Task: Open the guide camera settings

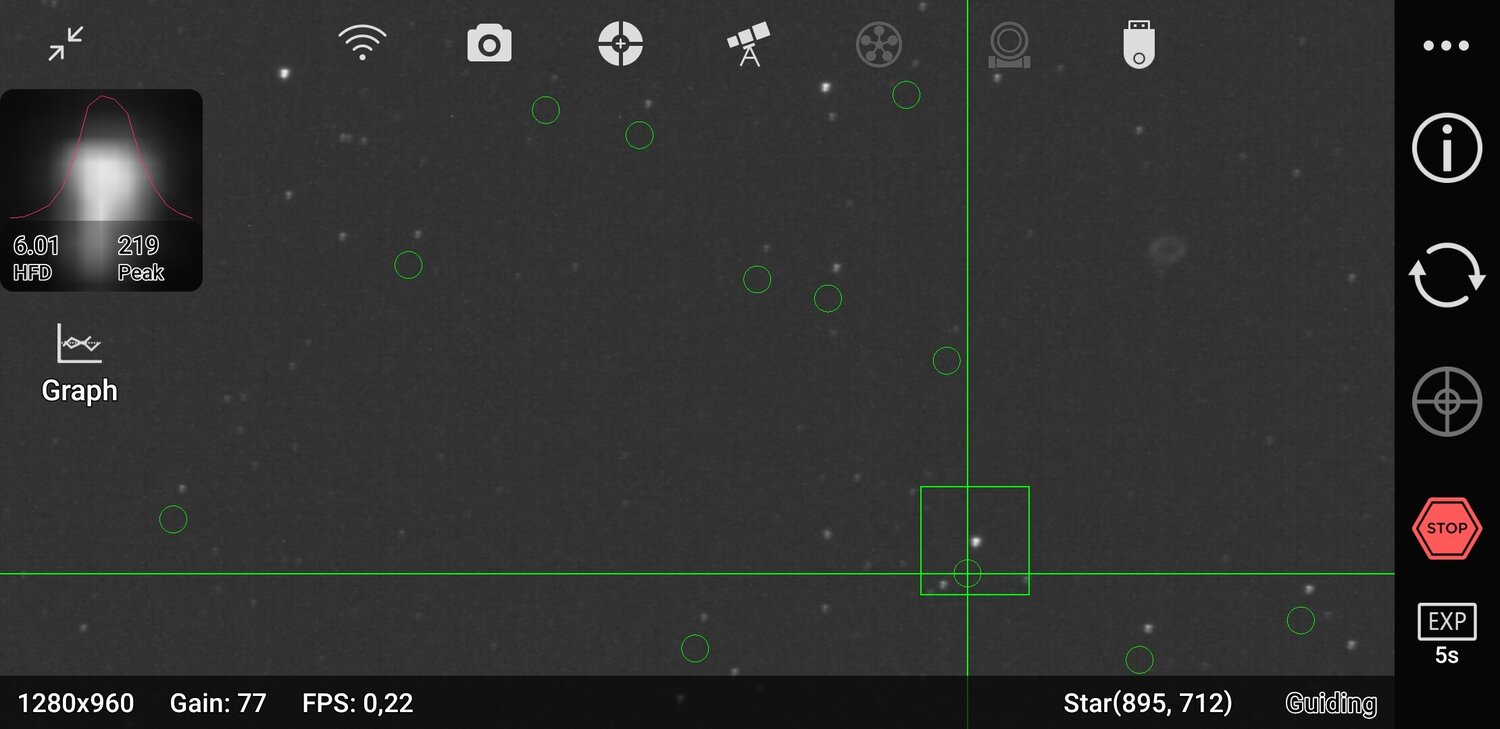Action: [1008, 42]
